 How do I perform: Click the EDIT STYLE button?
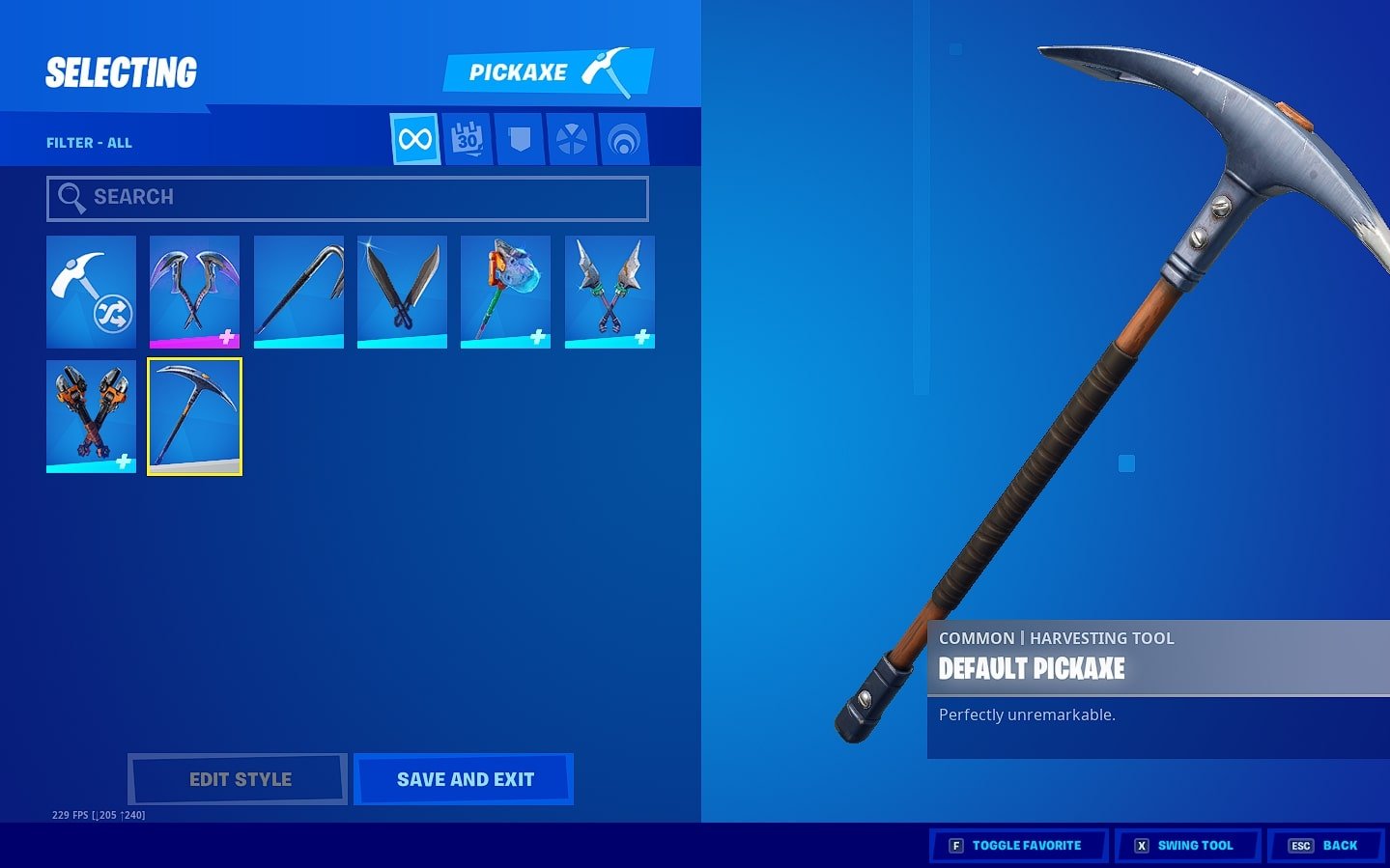237,779
